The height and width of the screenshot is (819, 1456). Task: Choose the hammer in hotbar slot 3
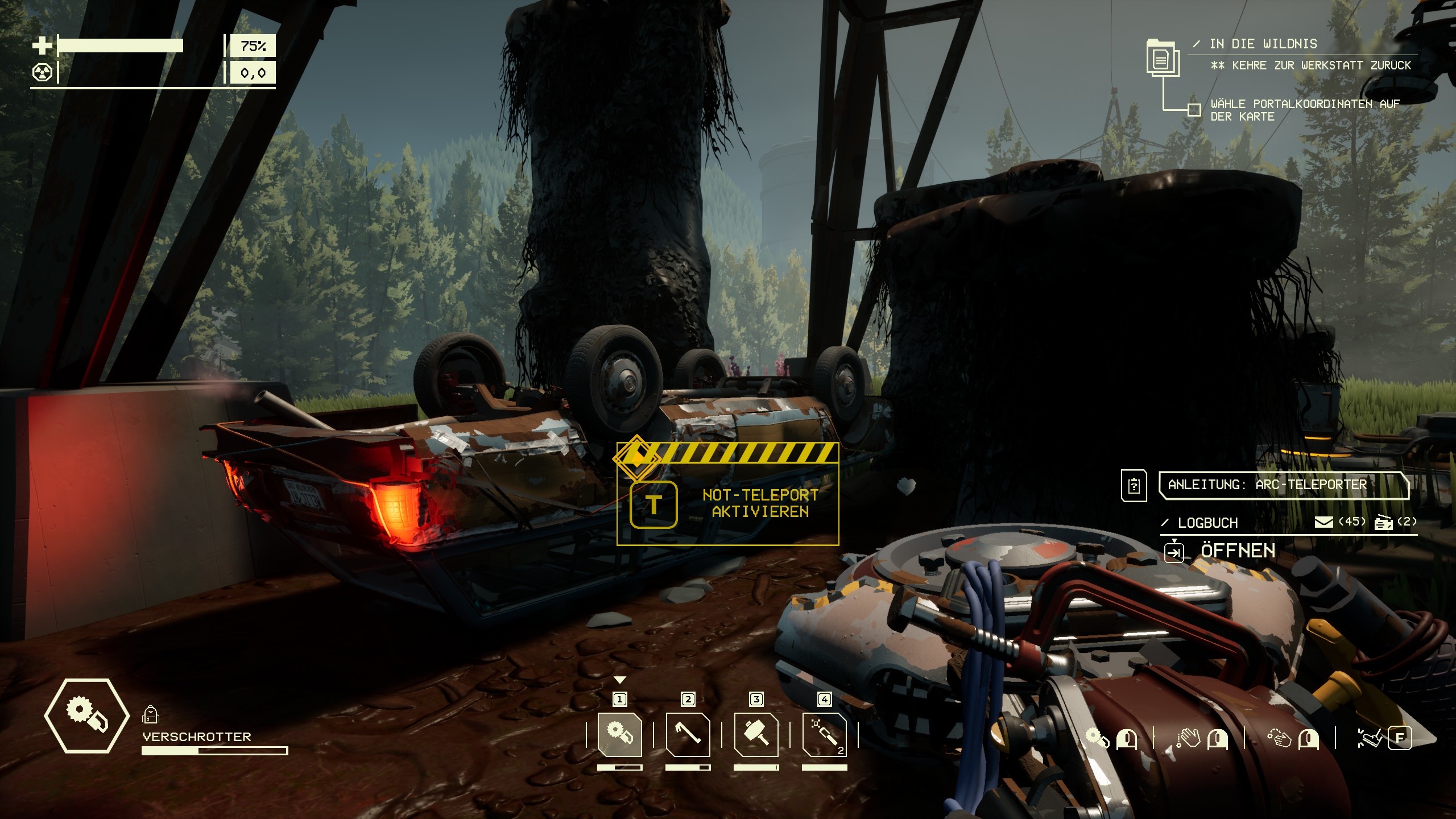click(756, 734)
